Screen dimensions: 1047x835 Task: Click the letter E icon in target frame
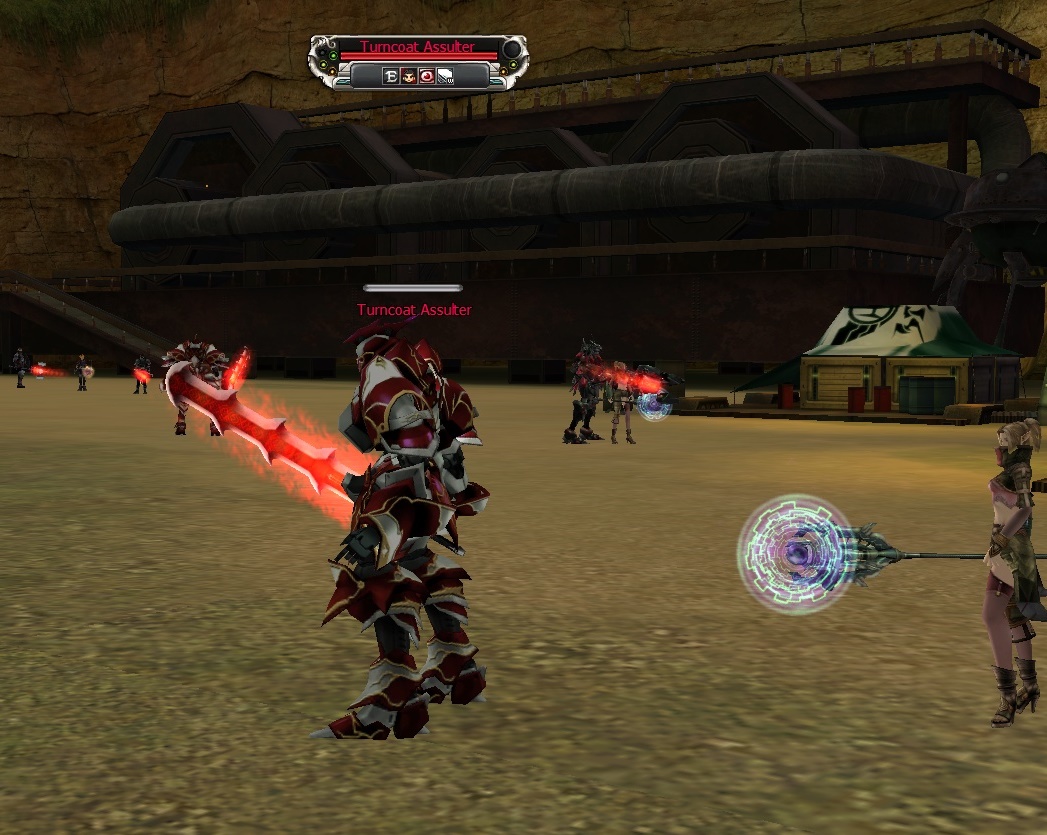[391, 76]
